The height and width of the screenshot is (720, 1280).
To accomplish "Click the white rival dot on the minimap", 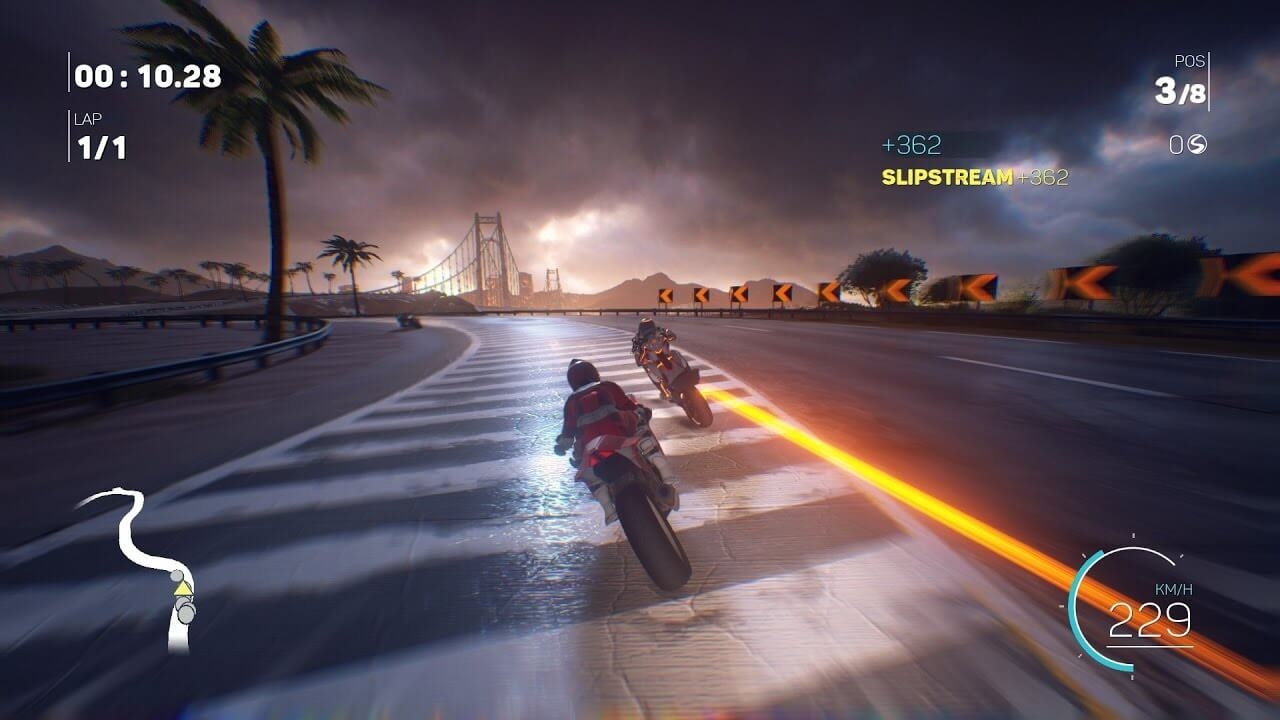I will point(176,576).
